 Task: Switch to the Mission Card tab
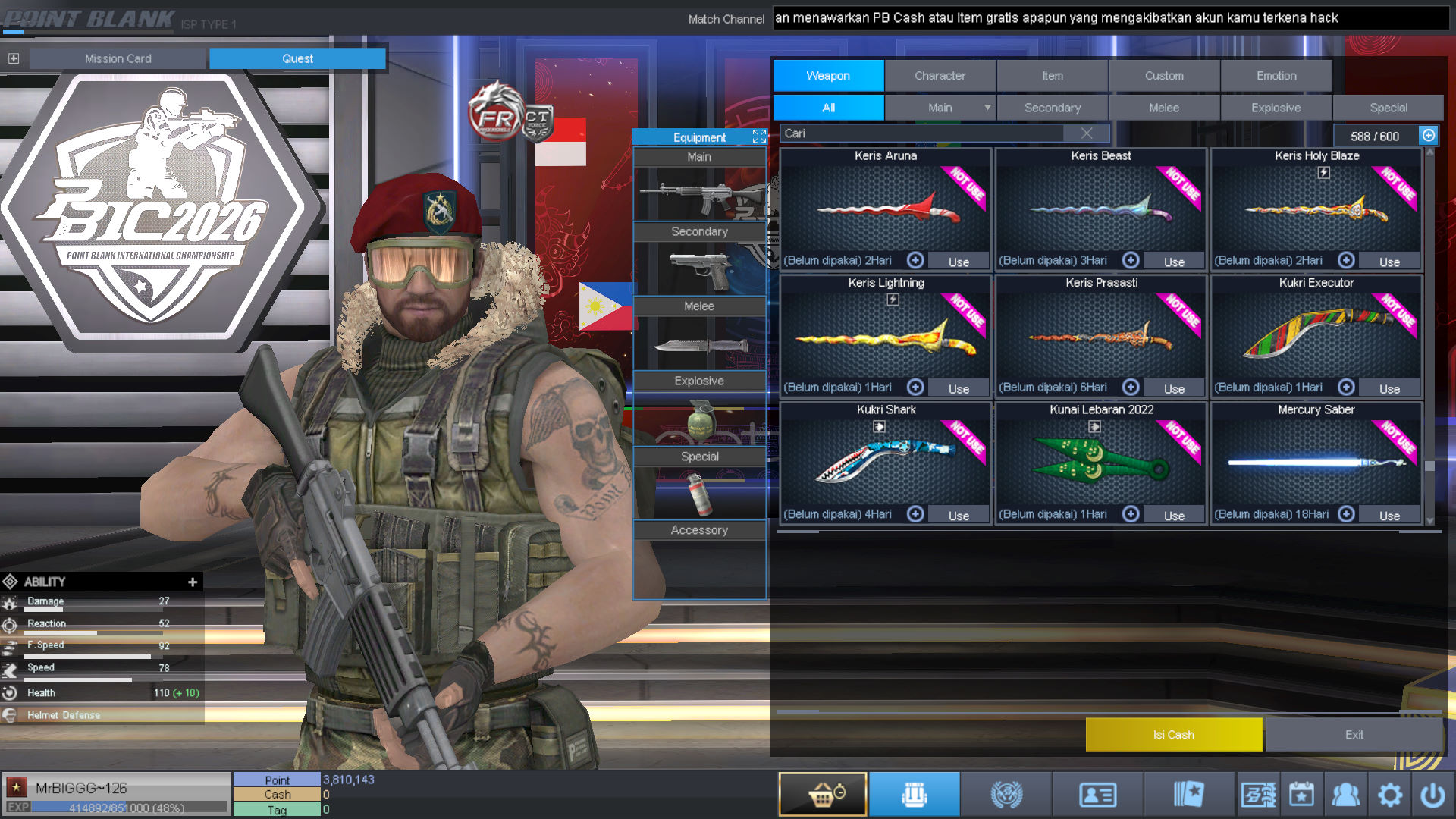pos(118,58)
